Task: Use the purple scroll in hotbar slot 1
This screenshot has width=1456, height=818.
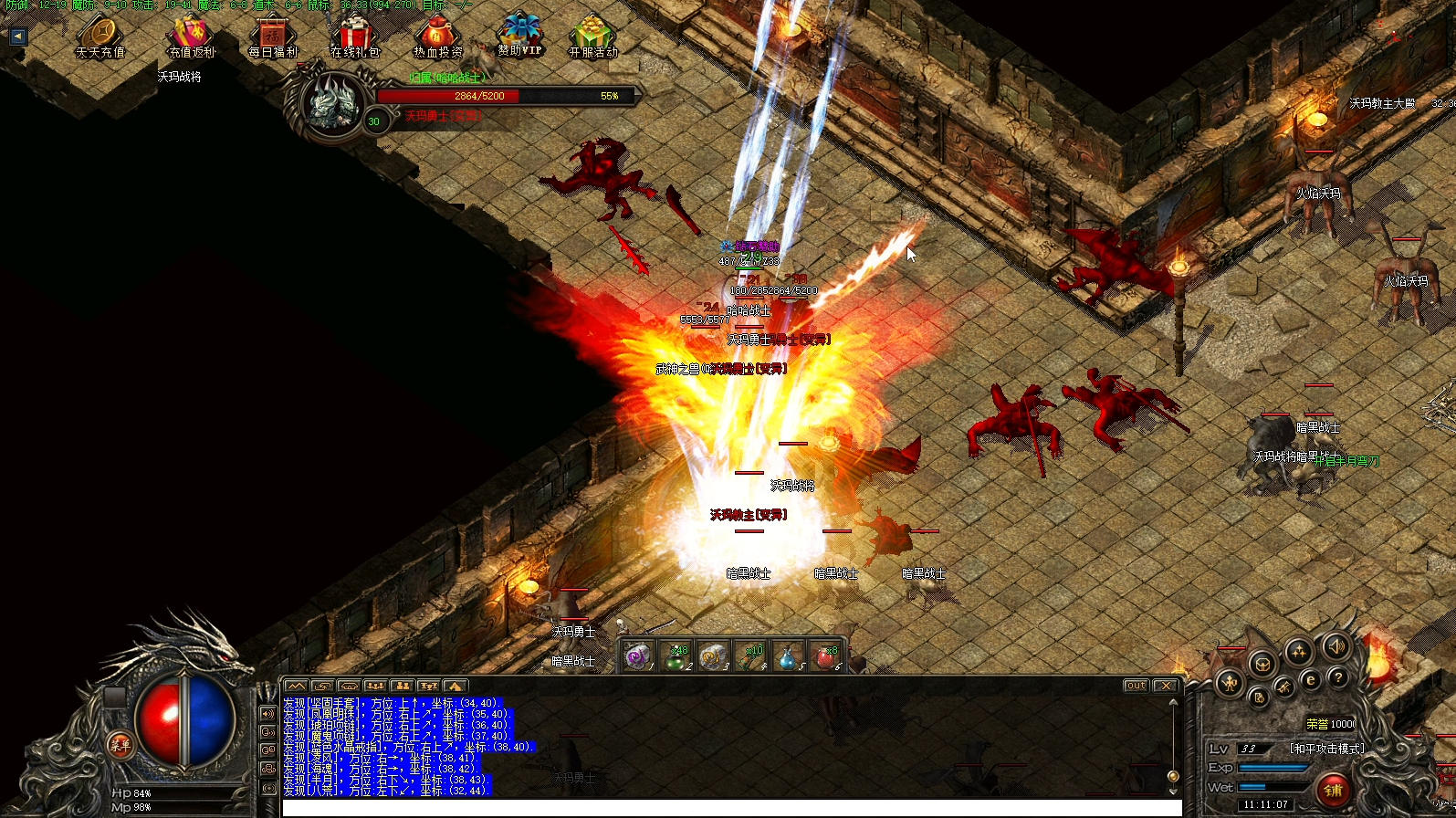Action: click(638, 655)
